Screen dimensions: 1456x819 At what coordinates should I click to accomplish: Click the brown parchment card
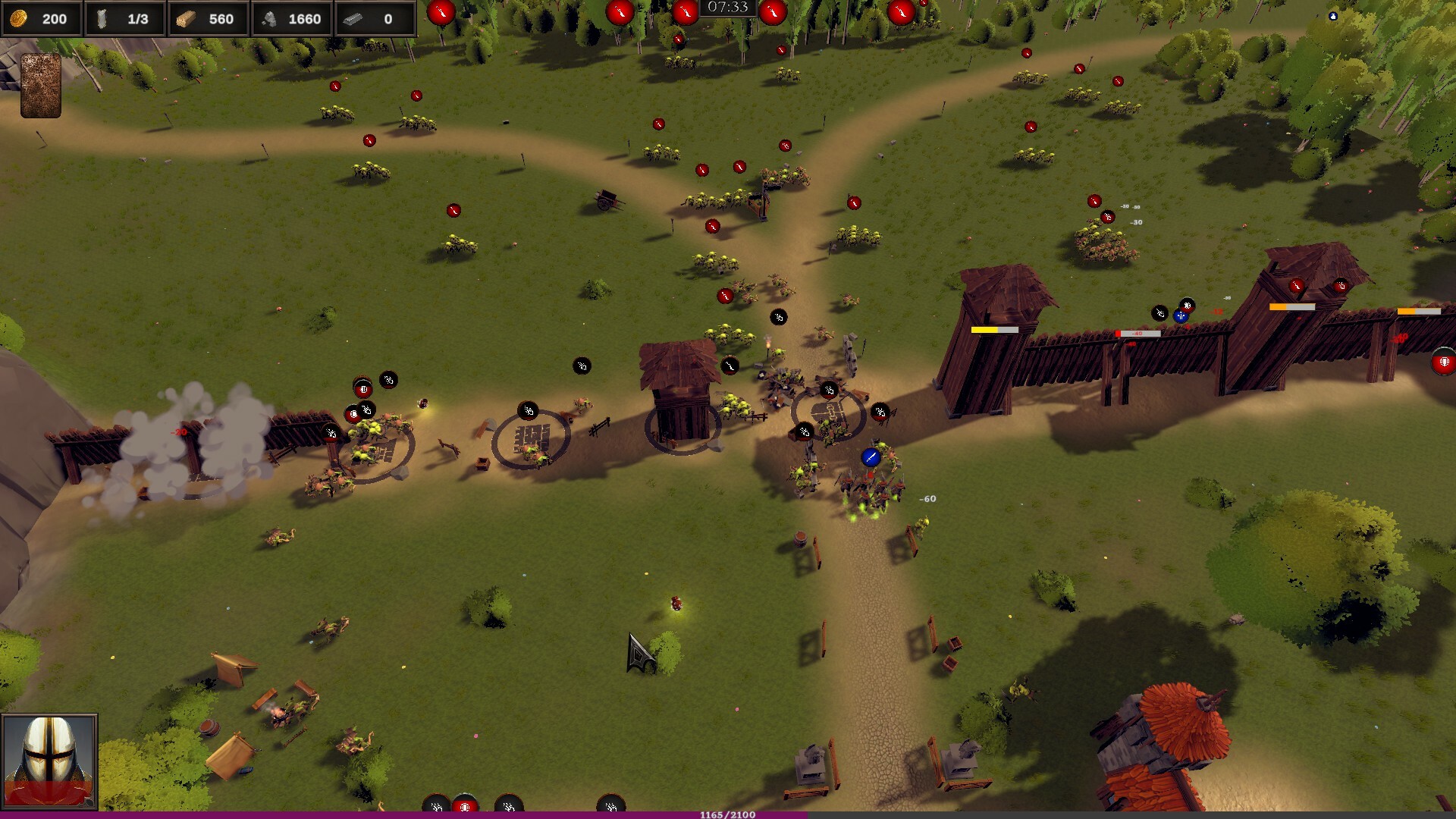click(x=41, y=85)
